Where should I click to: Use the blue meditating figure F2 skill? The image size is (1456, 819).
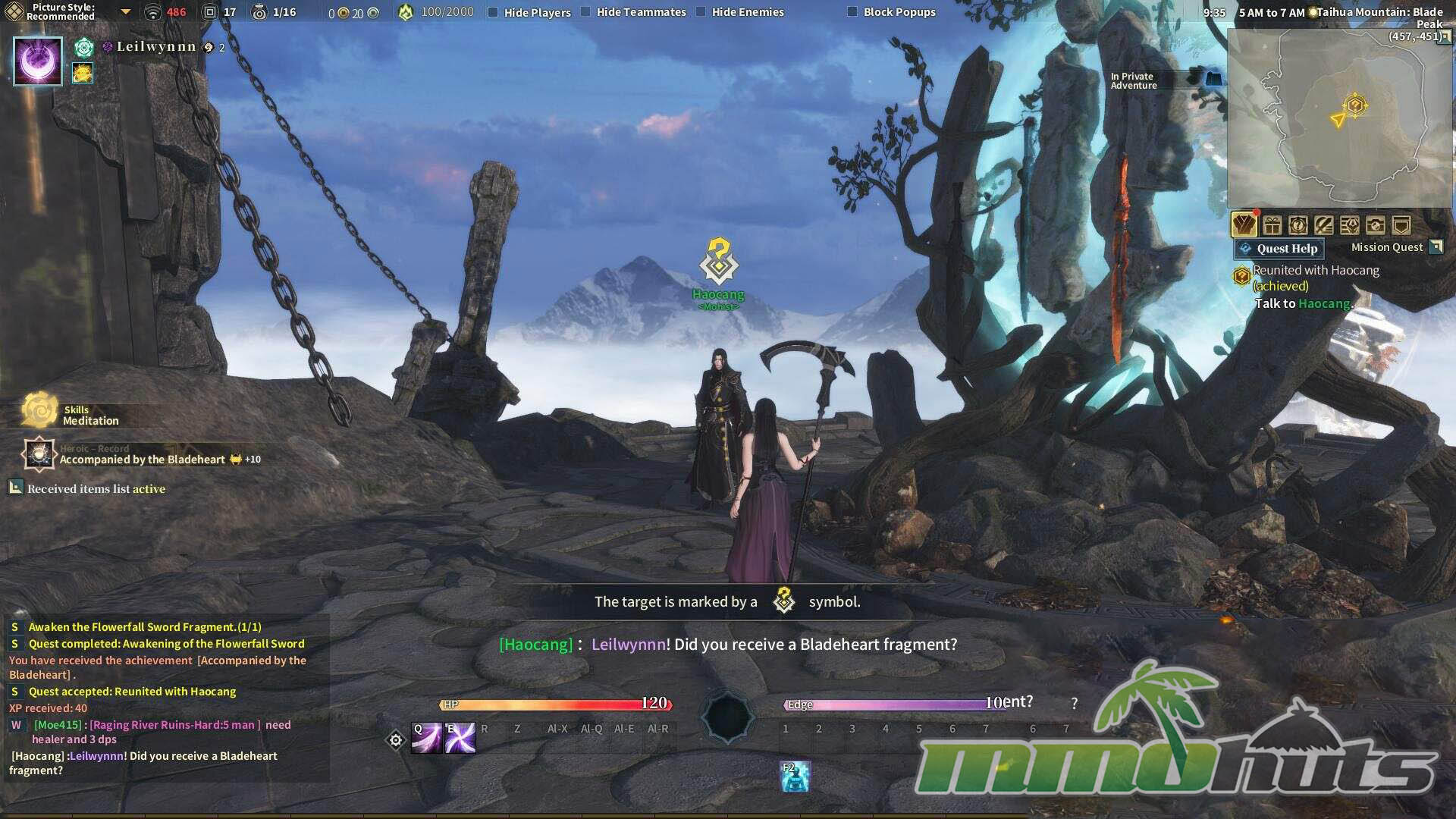(795, 777)
